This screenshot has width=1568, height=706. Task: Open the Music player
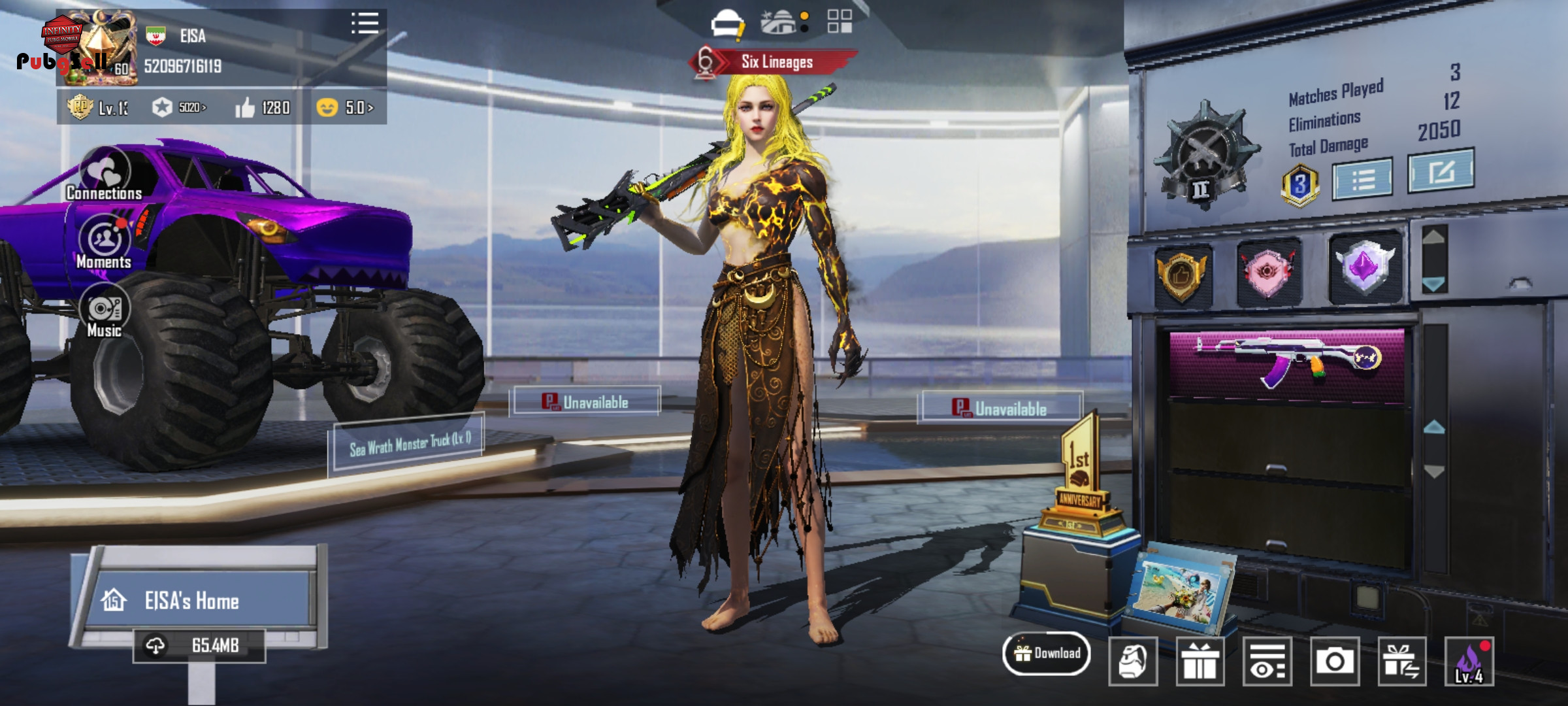point(105,311)
